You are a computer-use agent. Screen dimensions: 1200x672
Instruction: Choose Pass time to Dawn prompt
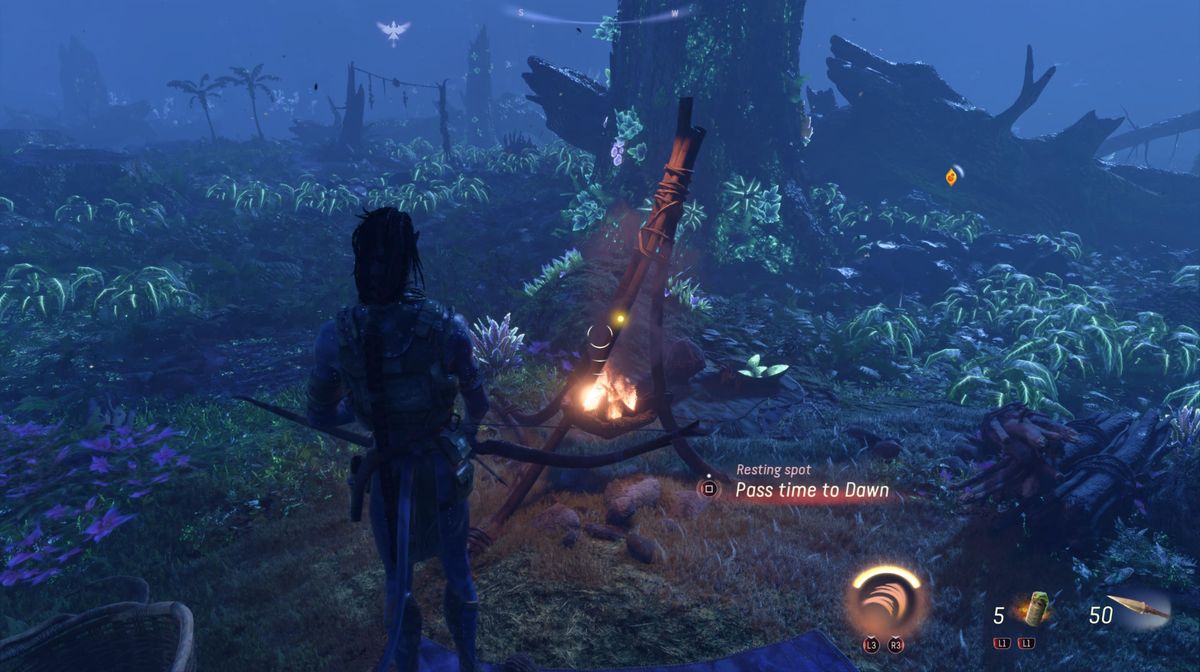pos(811,490)
